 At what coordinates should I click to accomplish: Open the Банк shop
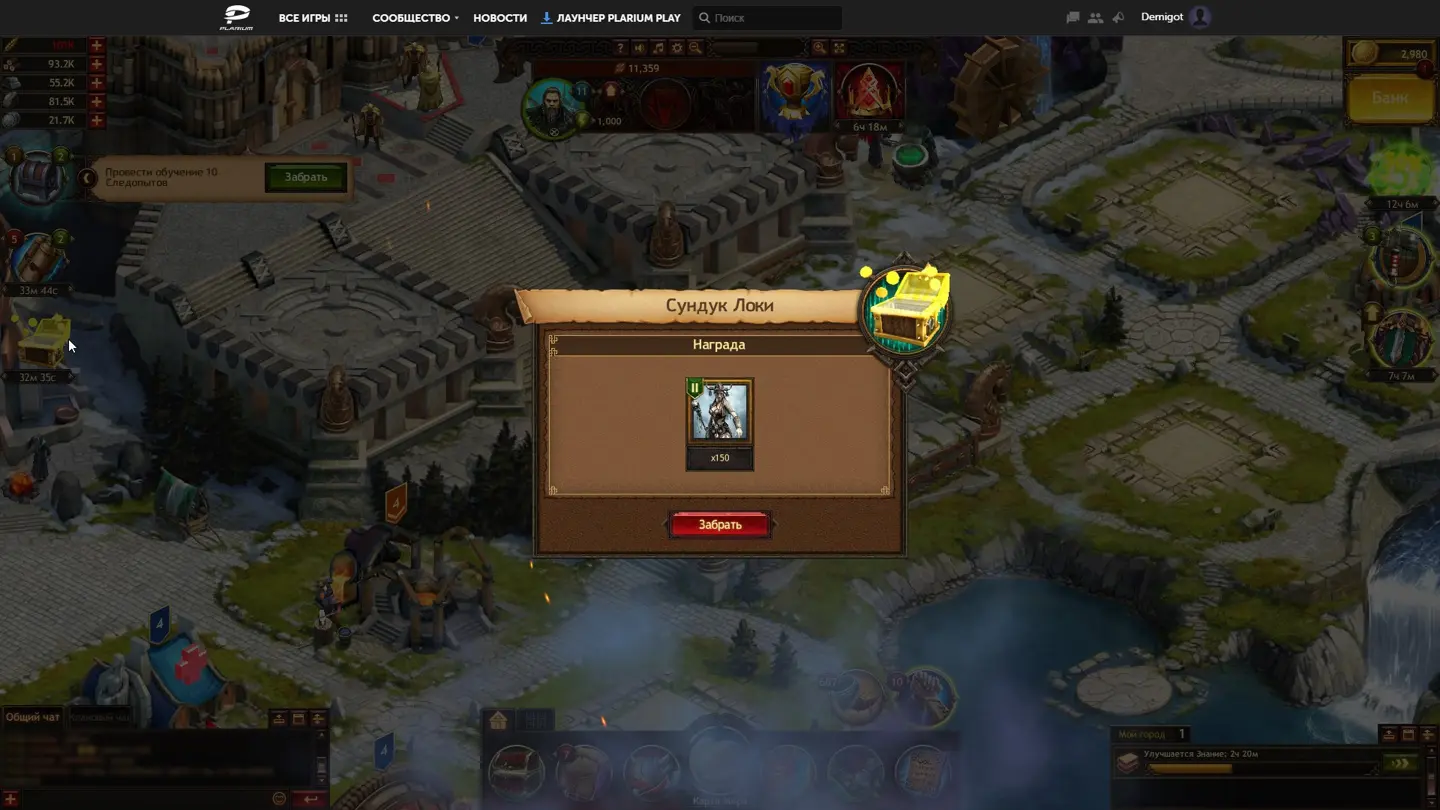tap(1389, 98)
